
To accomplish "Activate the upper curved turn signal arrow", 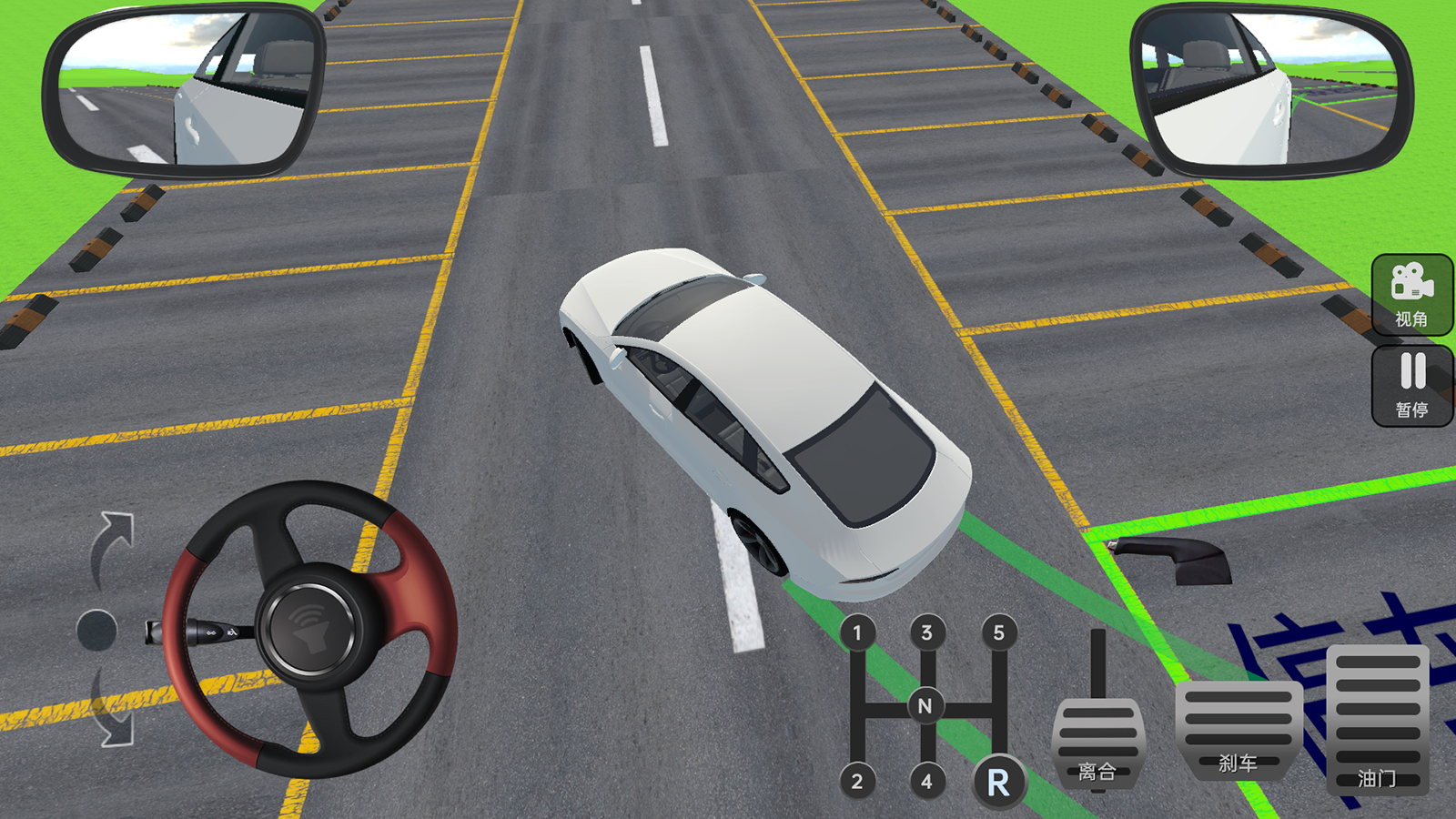I will [114, 544].
